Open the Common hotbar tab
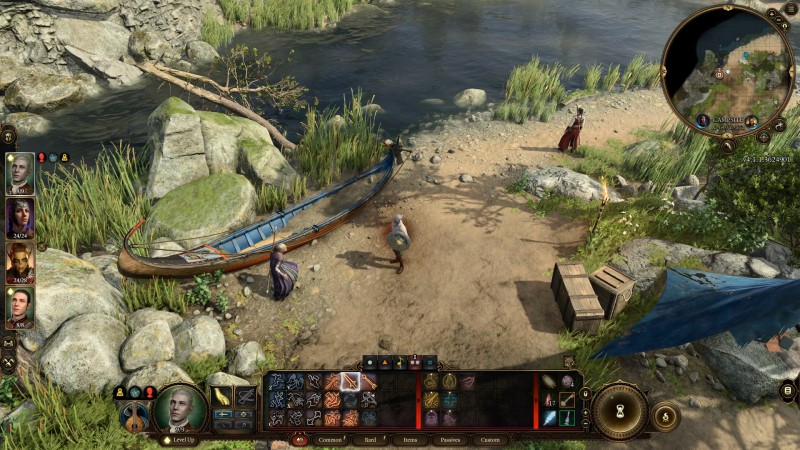The height and width of the screenshot is (450, 800). 329,439
